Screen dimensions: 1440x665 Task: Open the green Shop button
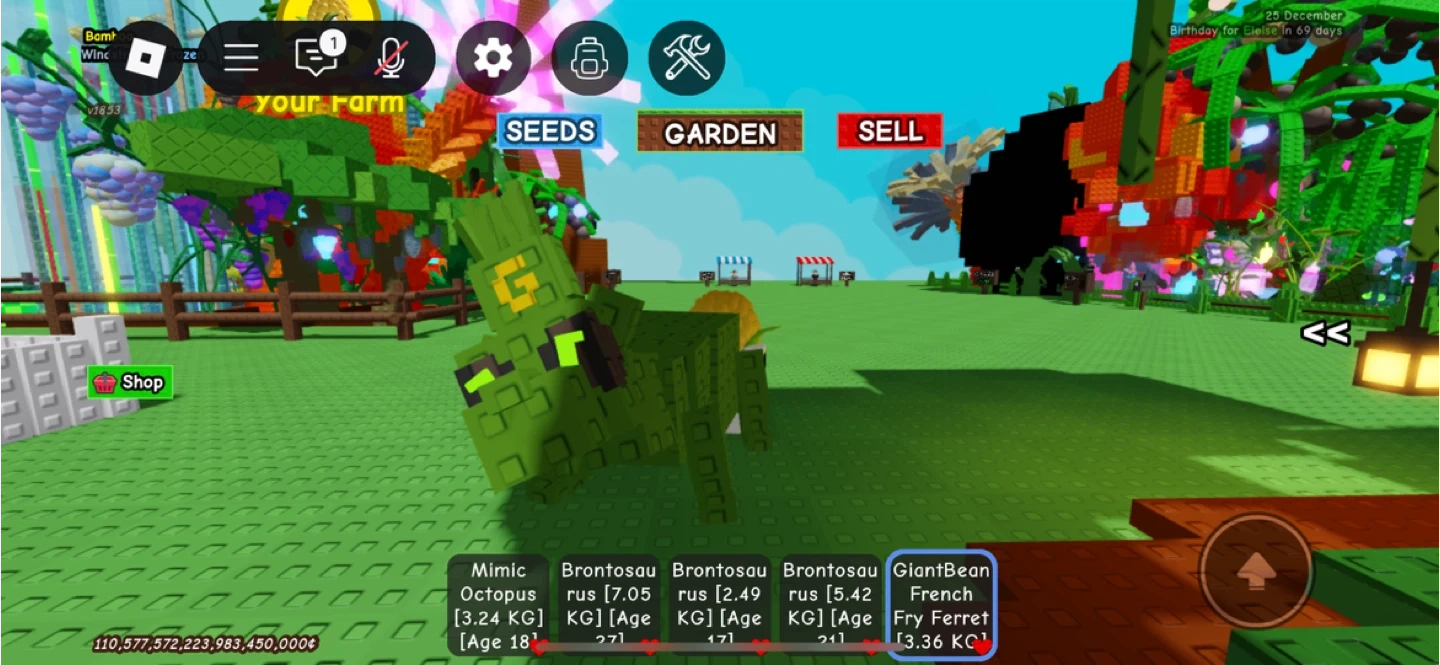tap(130, 382)
